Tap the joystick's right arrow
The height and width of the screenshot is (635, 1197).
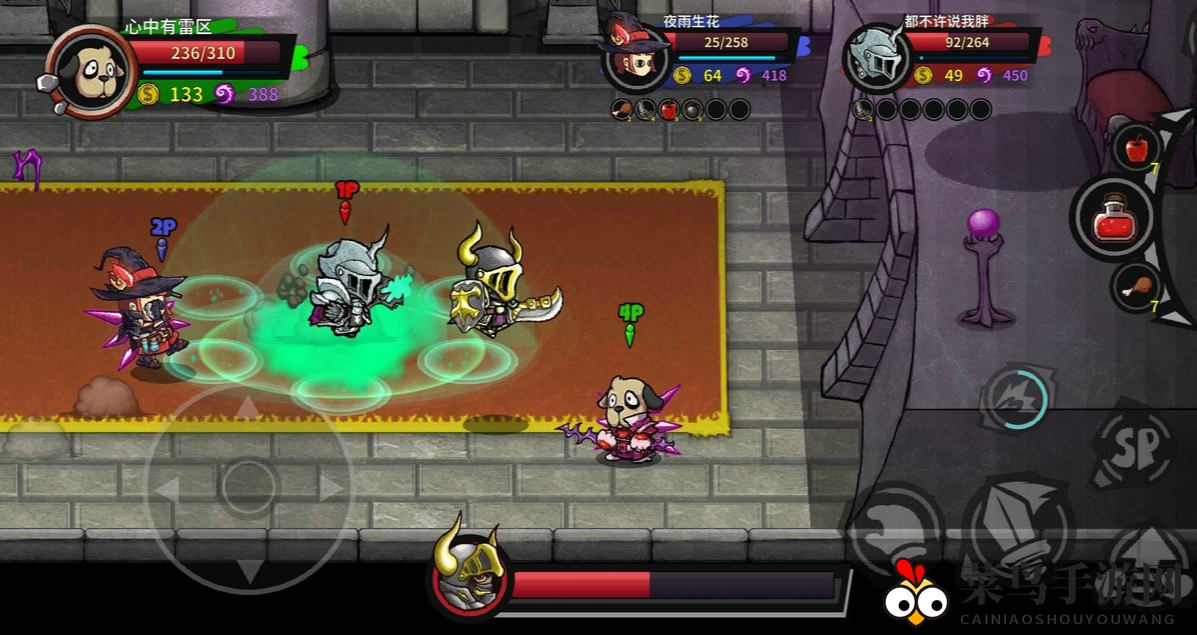(x=331, y=488)
